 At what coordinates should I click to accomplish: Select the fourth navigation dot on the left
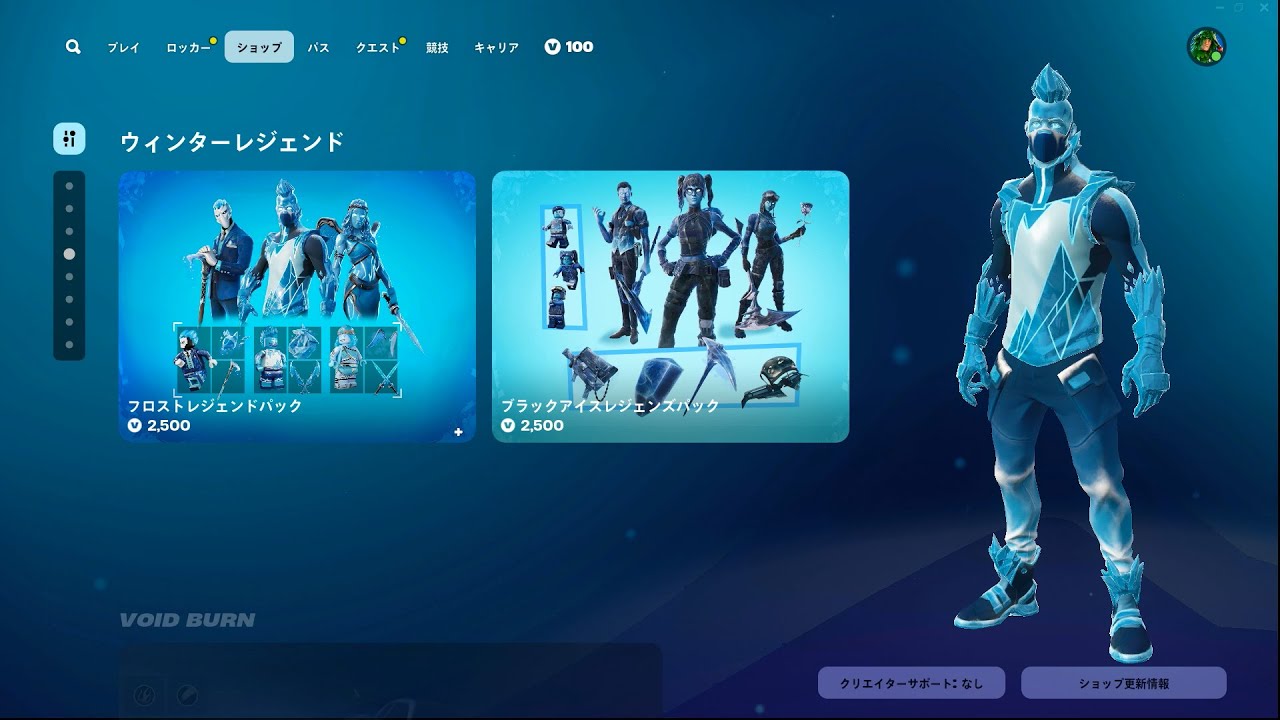[x=68, y=254]
